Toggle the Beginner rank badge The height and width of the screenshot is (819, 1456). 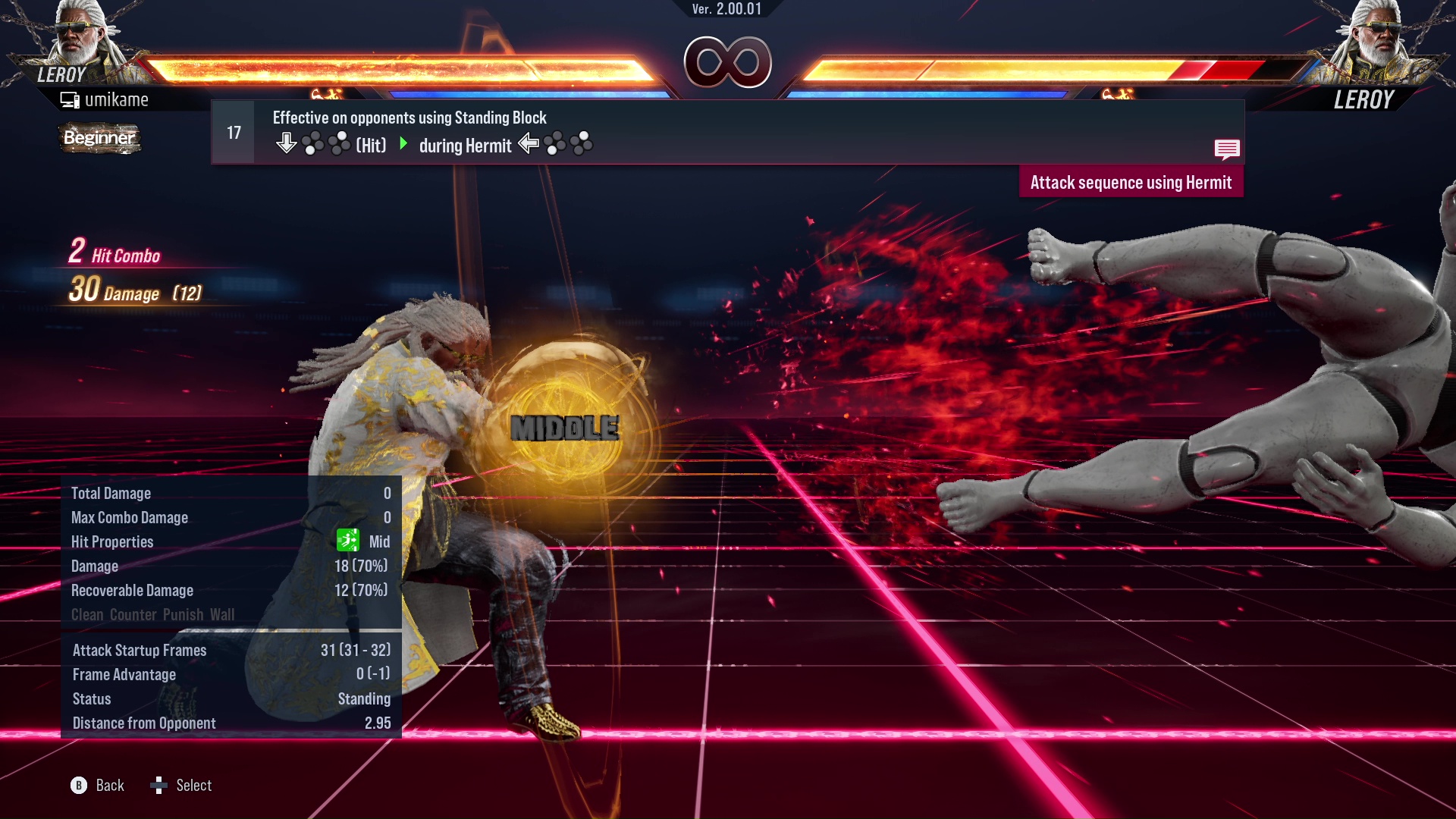pos(99,139)
